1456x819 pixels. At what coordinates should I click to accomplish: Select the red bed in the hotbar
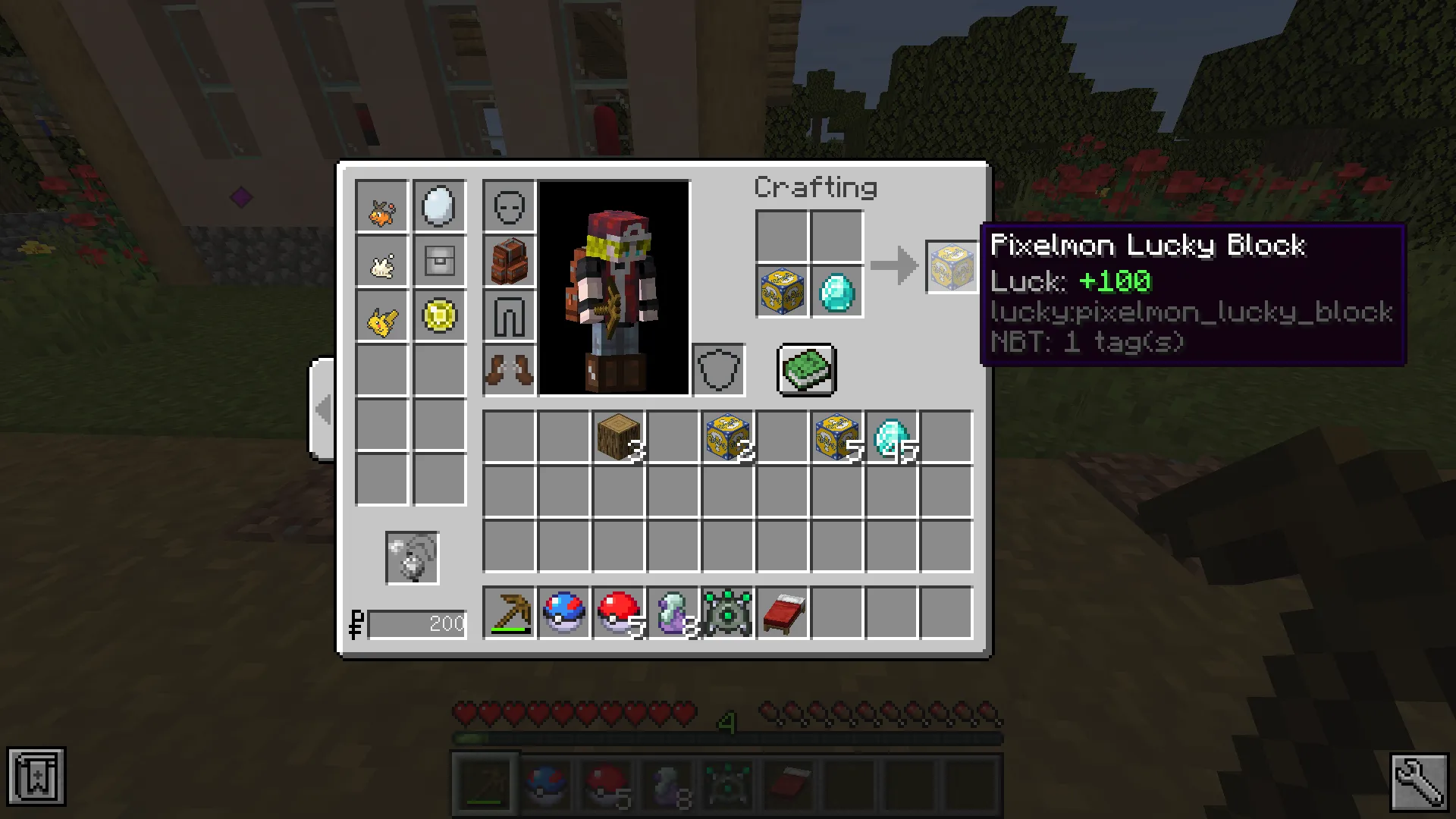point(782,614)
